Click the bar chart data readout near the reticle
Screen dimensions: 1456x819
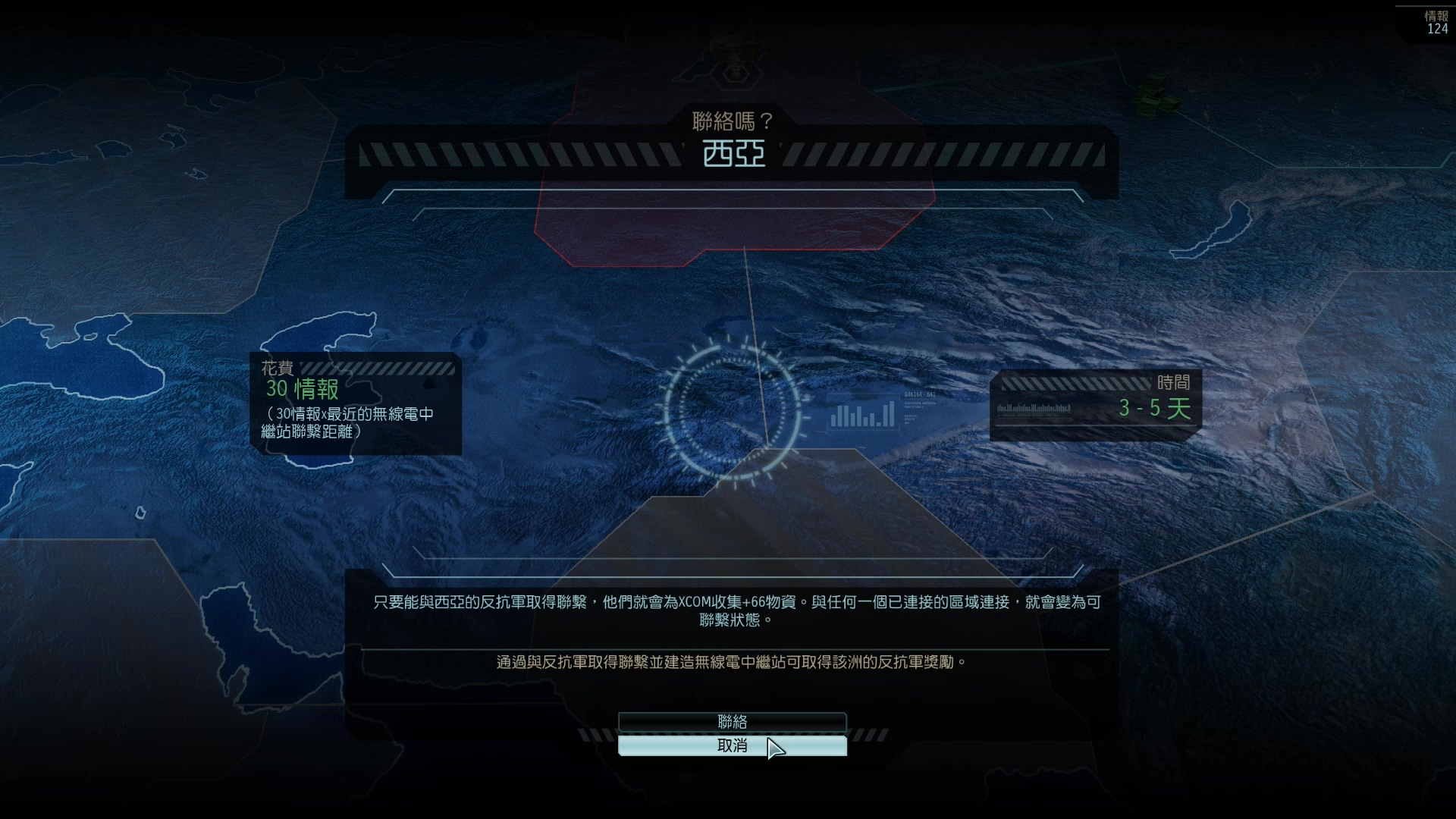pos(863,416)
